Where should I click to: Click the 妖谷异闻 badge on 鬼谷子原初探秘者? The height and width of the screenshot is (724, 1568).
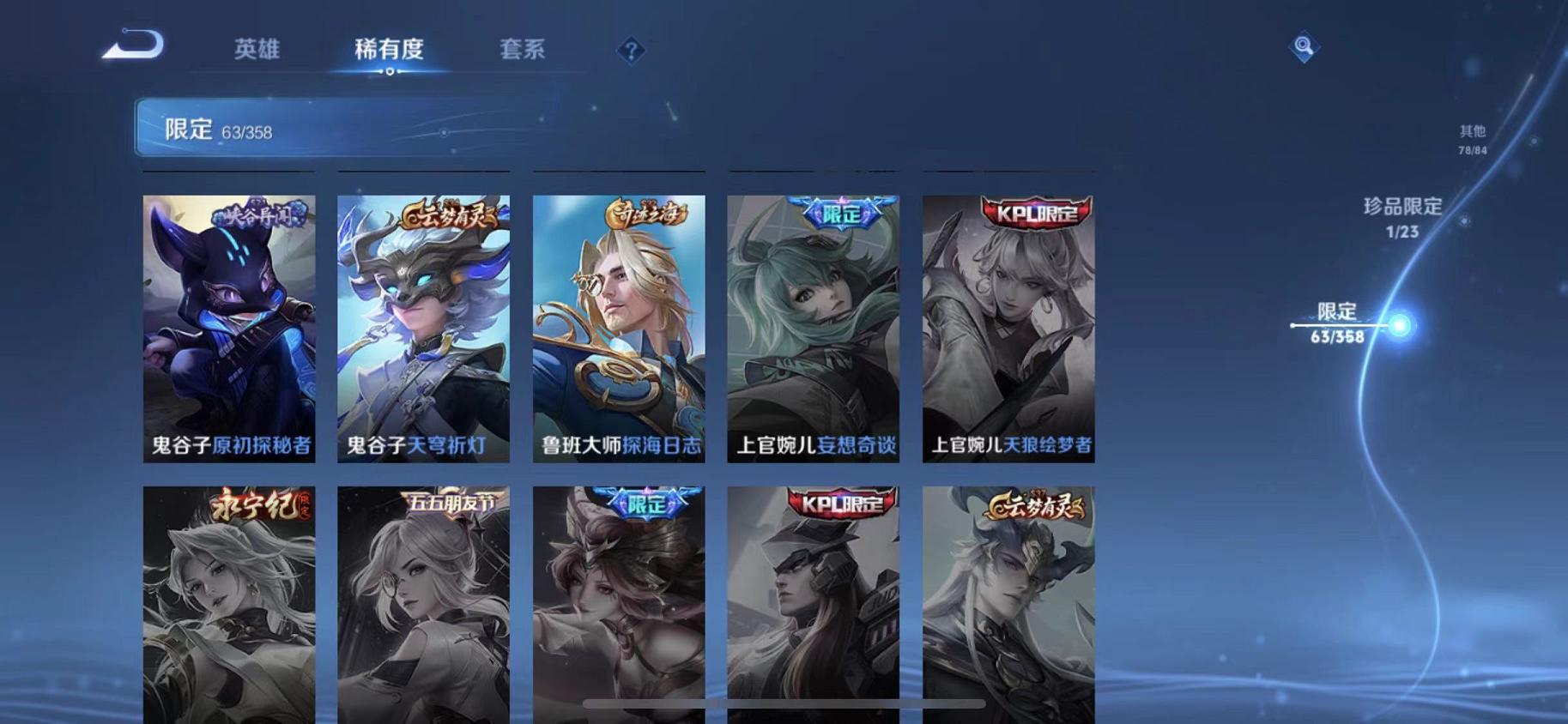pos(260,214)
